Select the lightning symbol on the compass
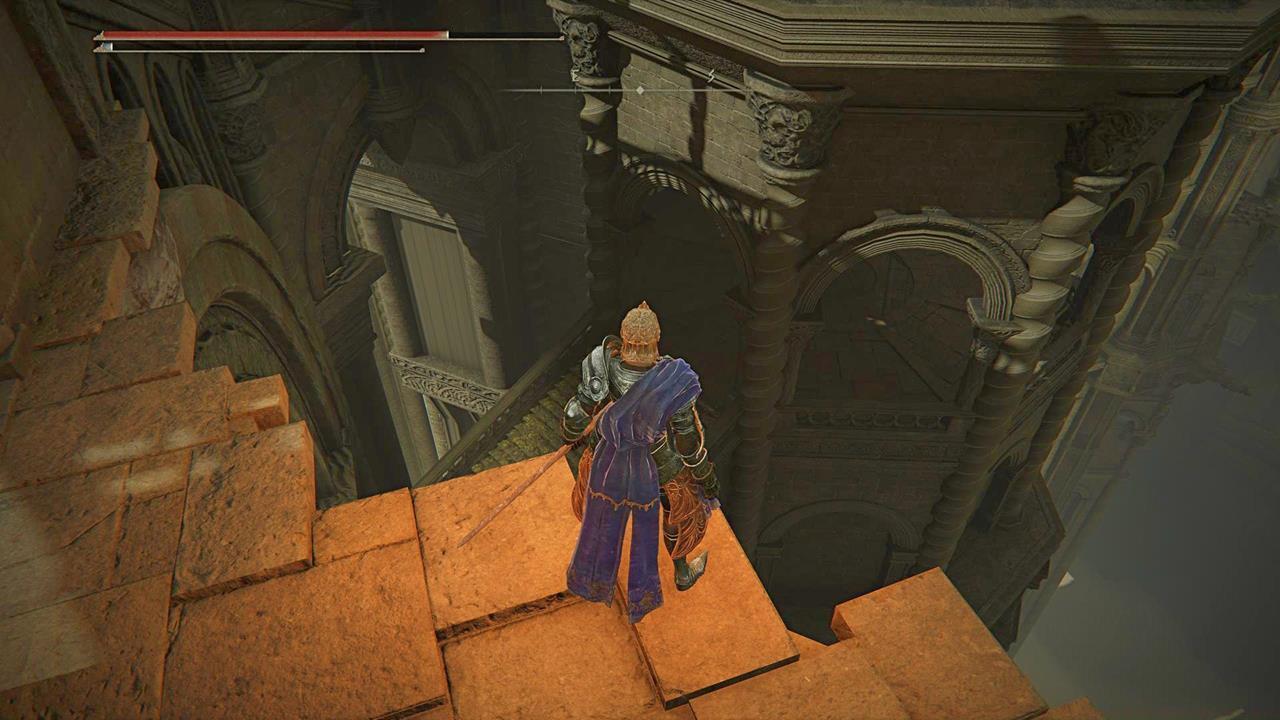Image resolution: width=1280 pixels, height=720 pixels. (x=711, y=76)
